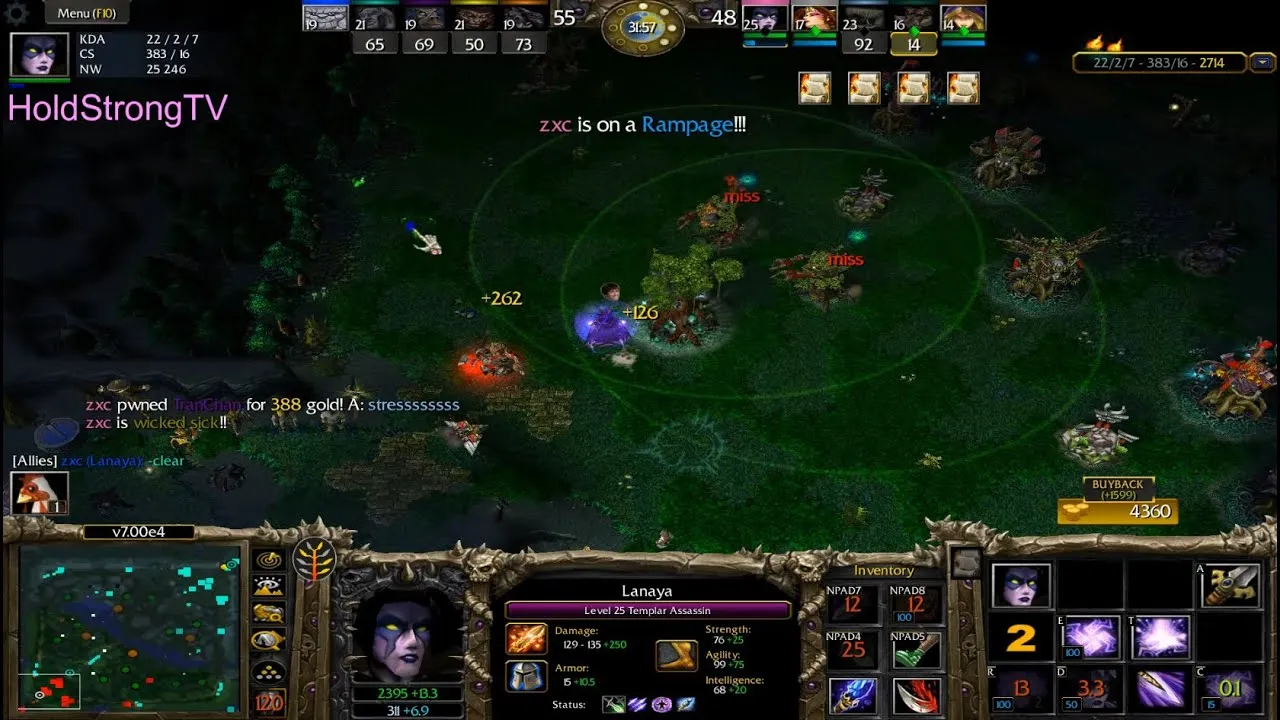Click the C ability showing 0.1 cooldown
The height and width of the screenshot is (720, 1280).
tap(1230, 688)
